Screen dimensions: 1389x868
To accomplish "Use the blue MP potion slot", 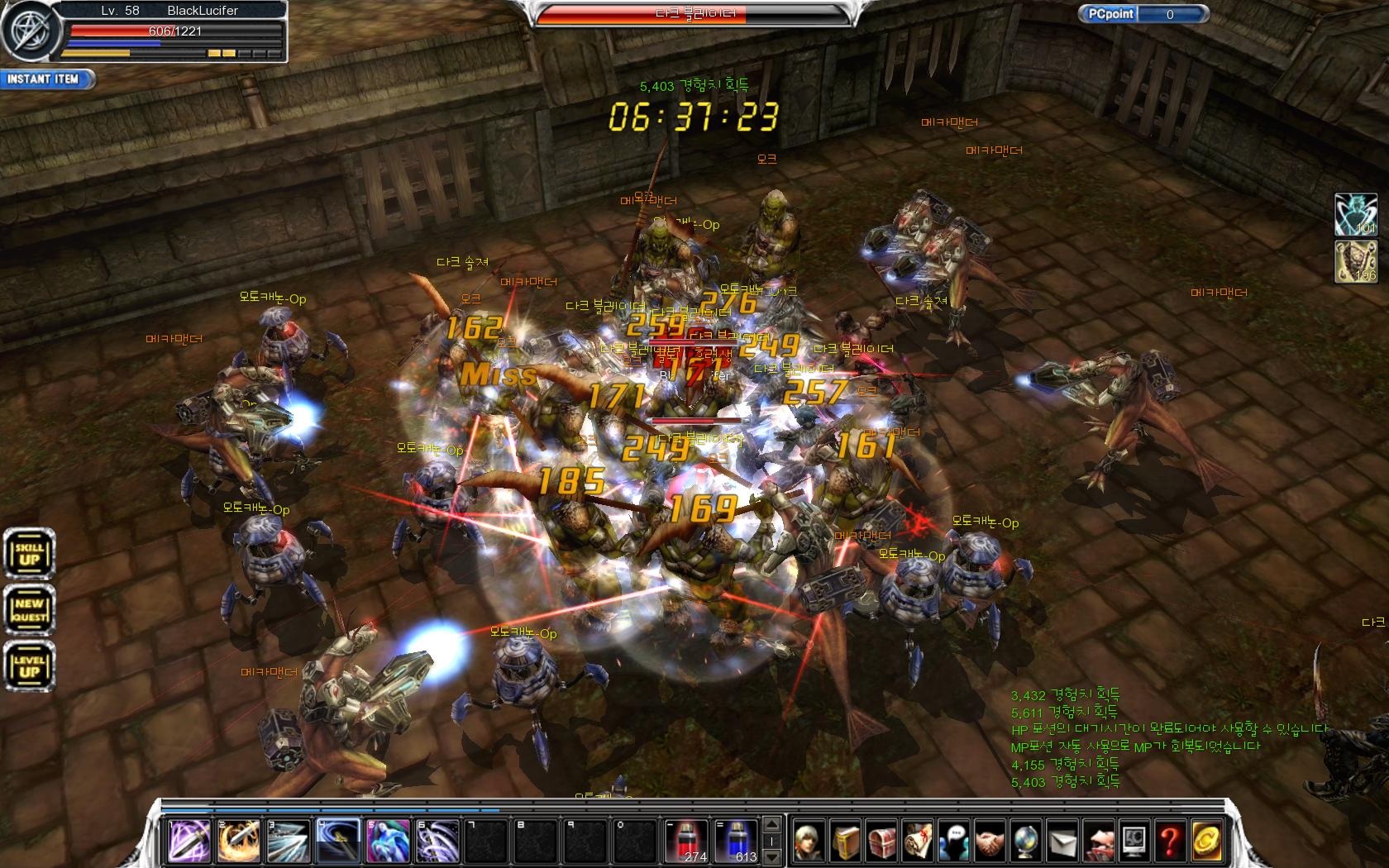I will pyautogui.click(x=737, y=840).
